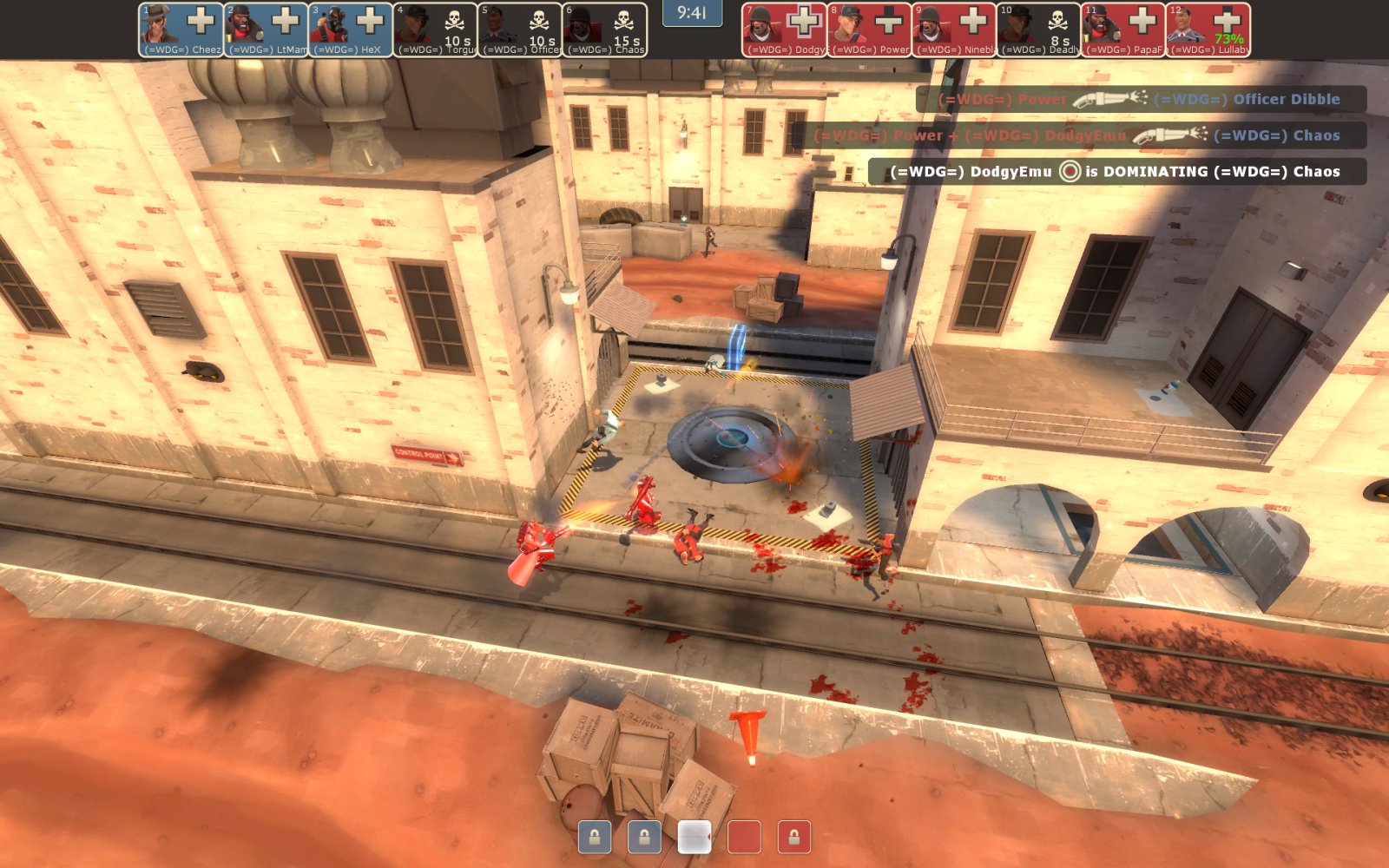1389x868 pixels.
Task: Click the white neutral control point icon
Action: tap(694, 837)
